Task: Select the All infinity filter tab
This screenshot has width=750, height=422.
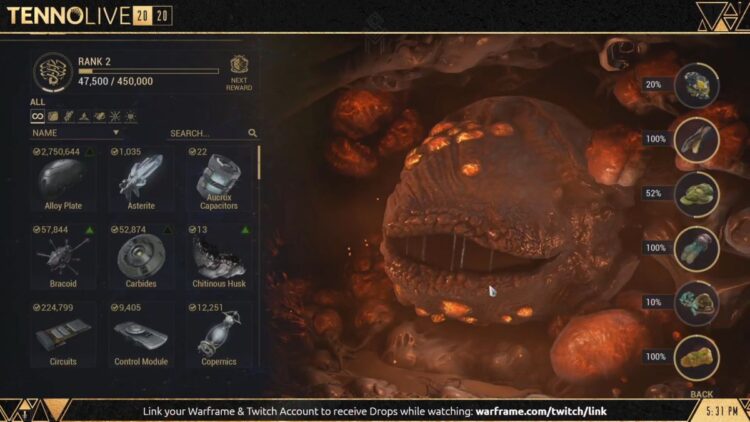Action: [37, 117]
